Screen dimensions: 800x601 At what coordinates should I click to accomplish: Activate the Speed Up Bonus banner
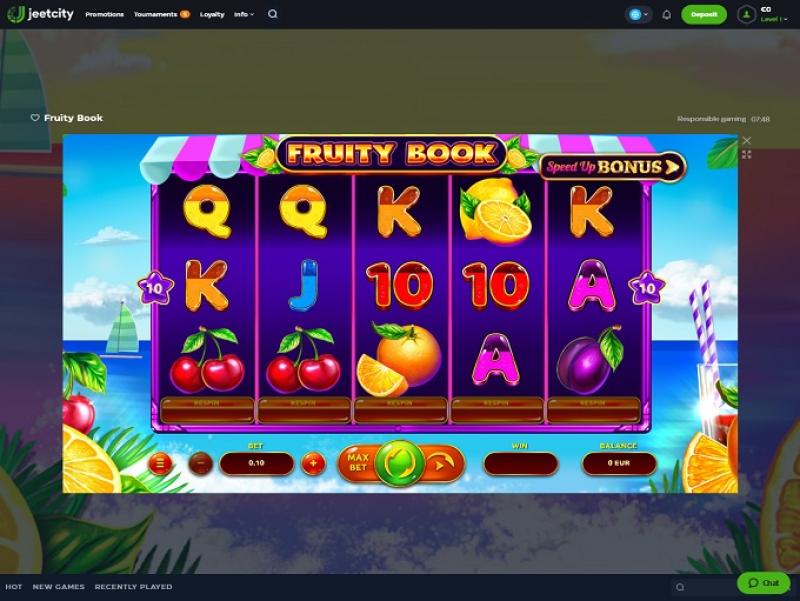(612, 166)
